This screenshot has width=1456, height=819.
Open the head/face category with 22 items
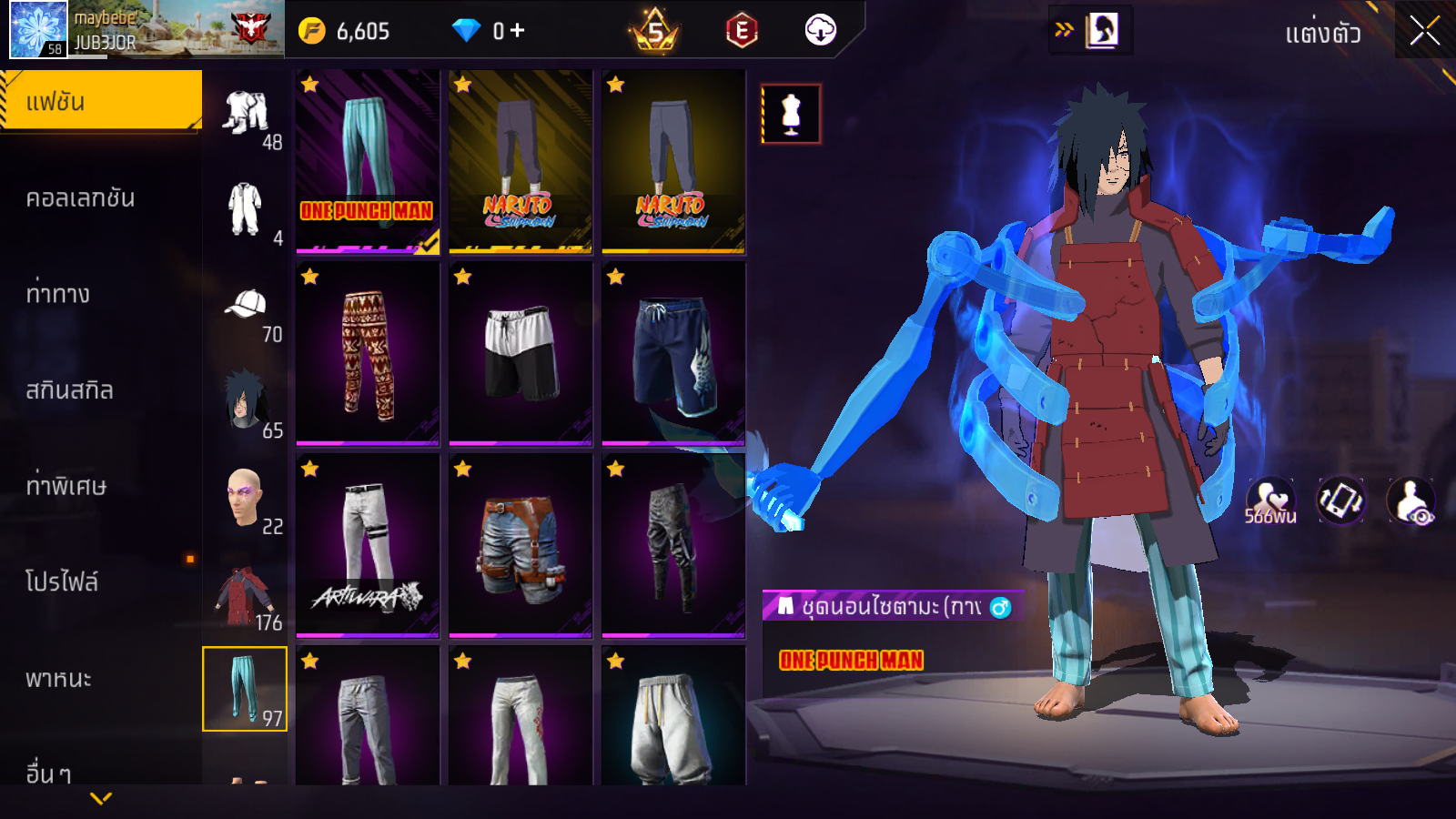pyautogui.click(x=246, y=501)
